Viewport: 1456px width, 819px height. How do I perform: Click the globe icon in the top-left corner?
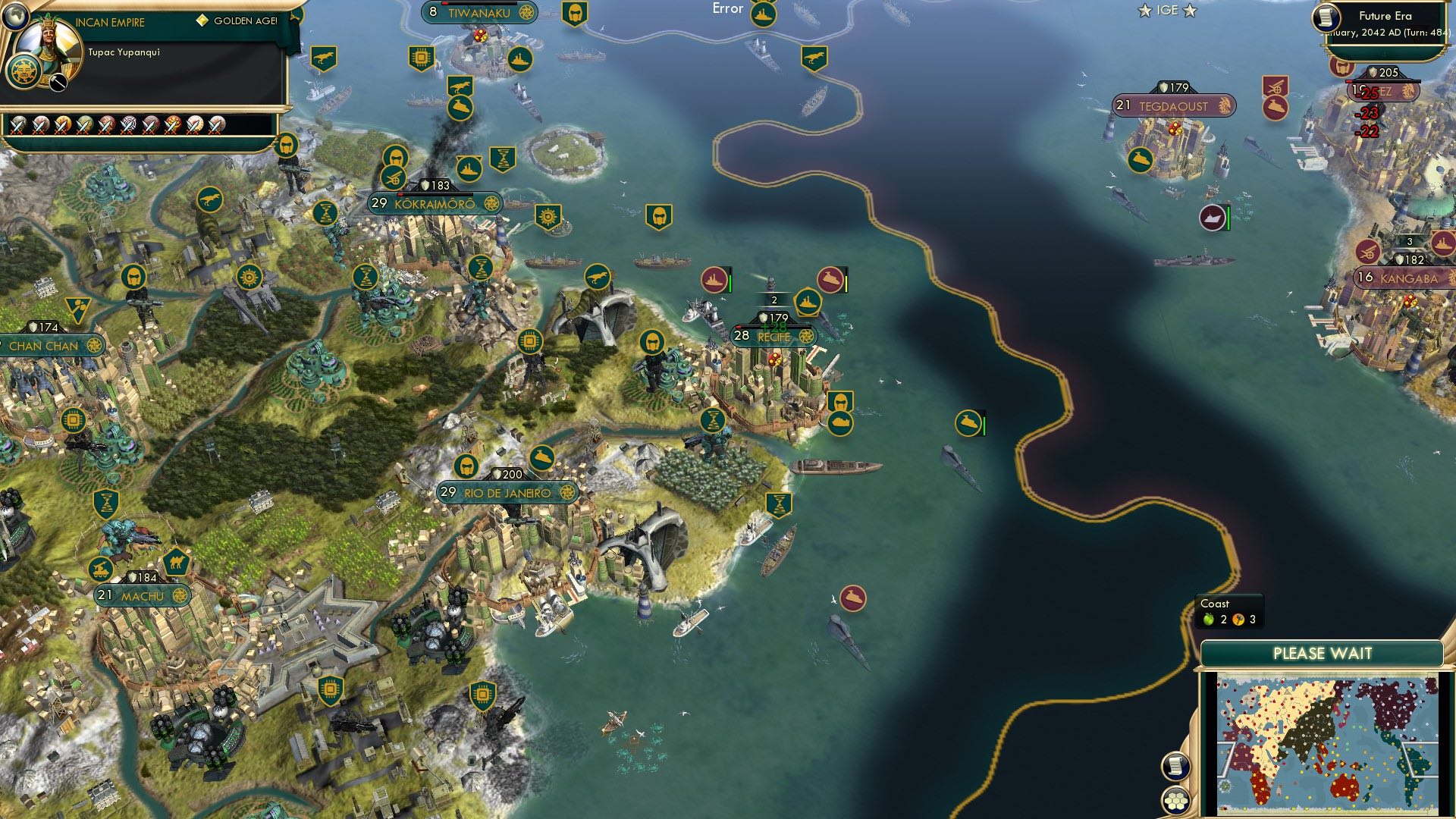tap(16, 17)
